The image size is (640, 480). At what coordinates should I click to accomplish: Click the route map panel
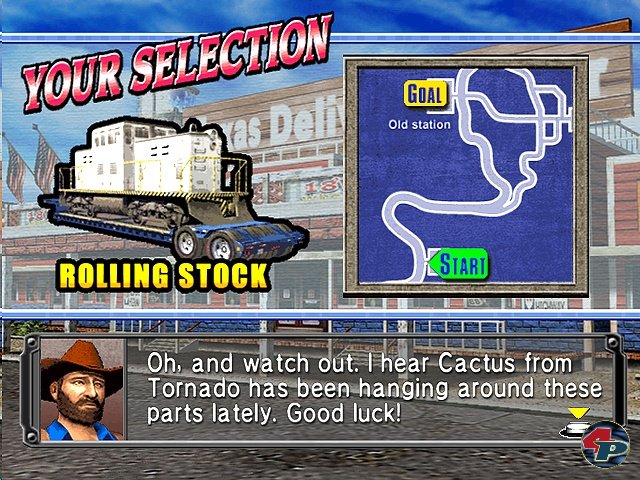pyautogui.click(x=466, y=176)
